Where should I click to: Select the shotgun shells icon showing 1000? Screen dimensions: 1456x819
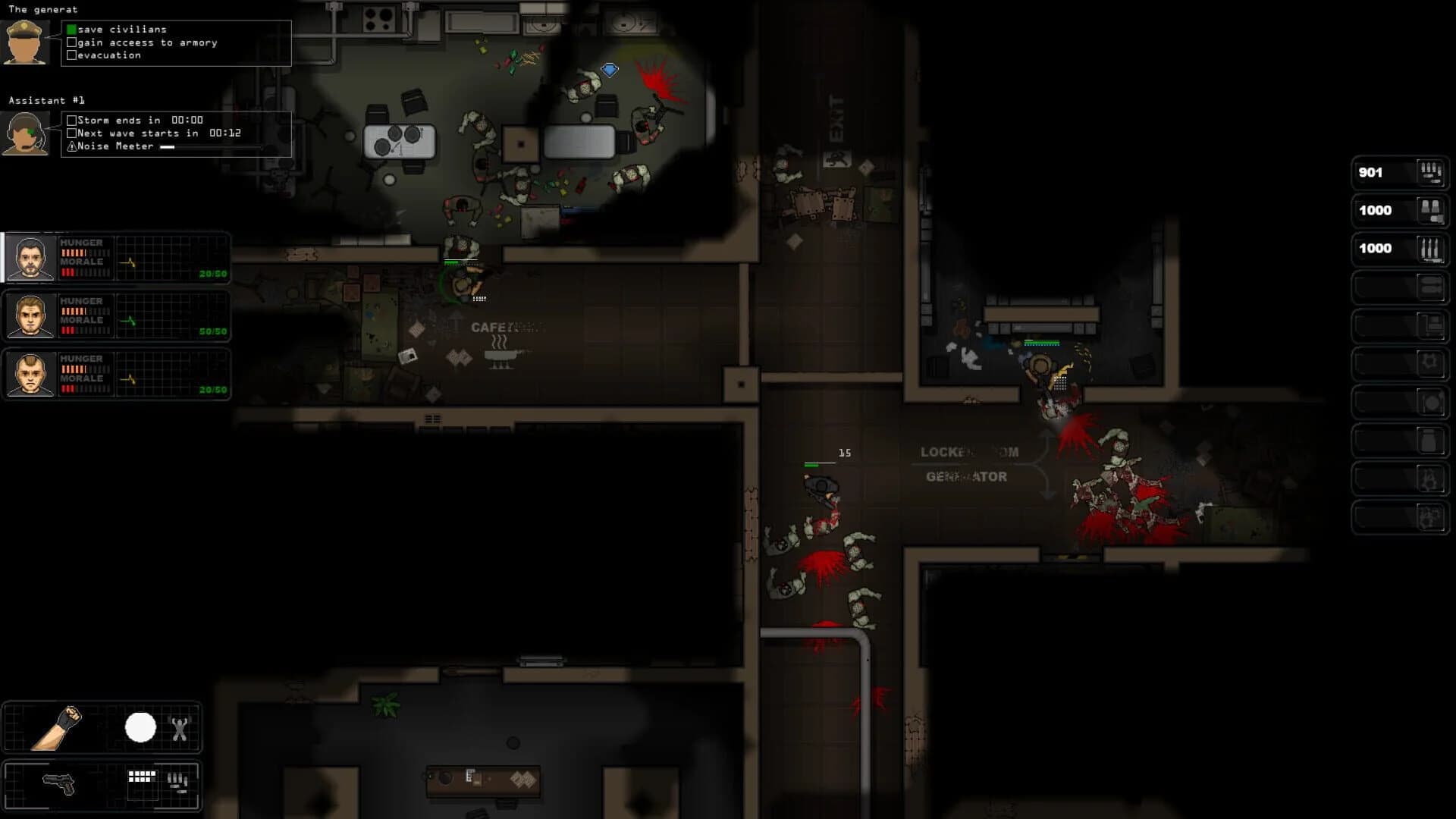point(1429,211)
